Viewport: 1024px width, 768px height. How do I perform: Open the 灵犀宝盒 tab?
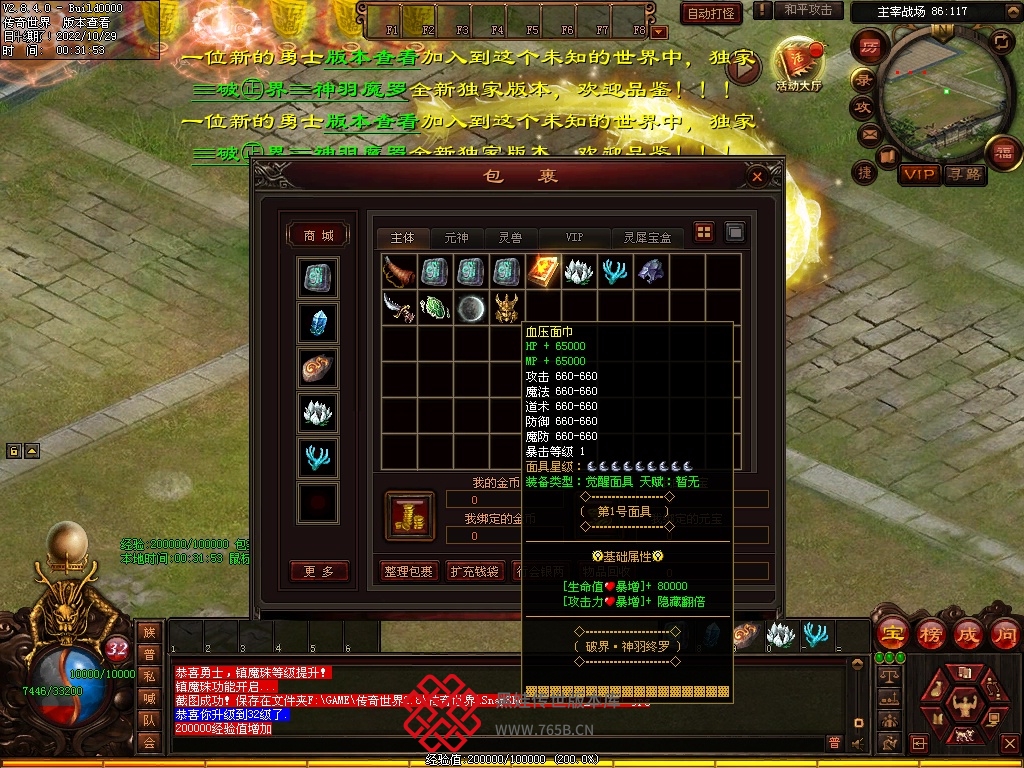[647, 238]
